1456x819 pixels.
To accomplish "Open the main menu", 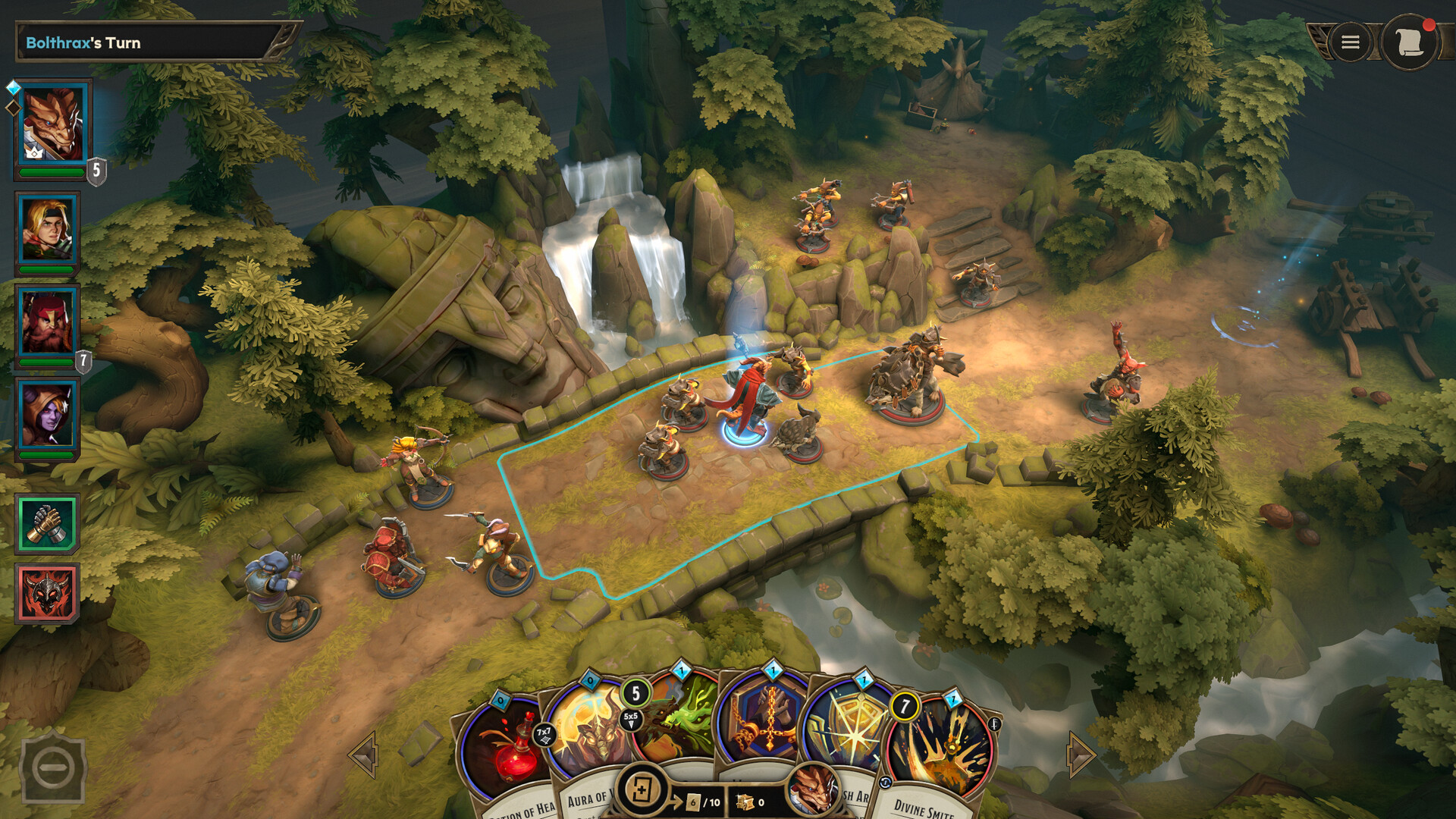I will tap(1349, 42).
